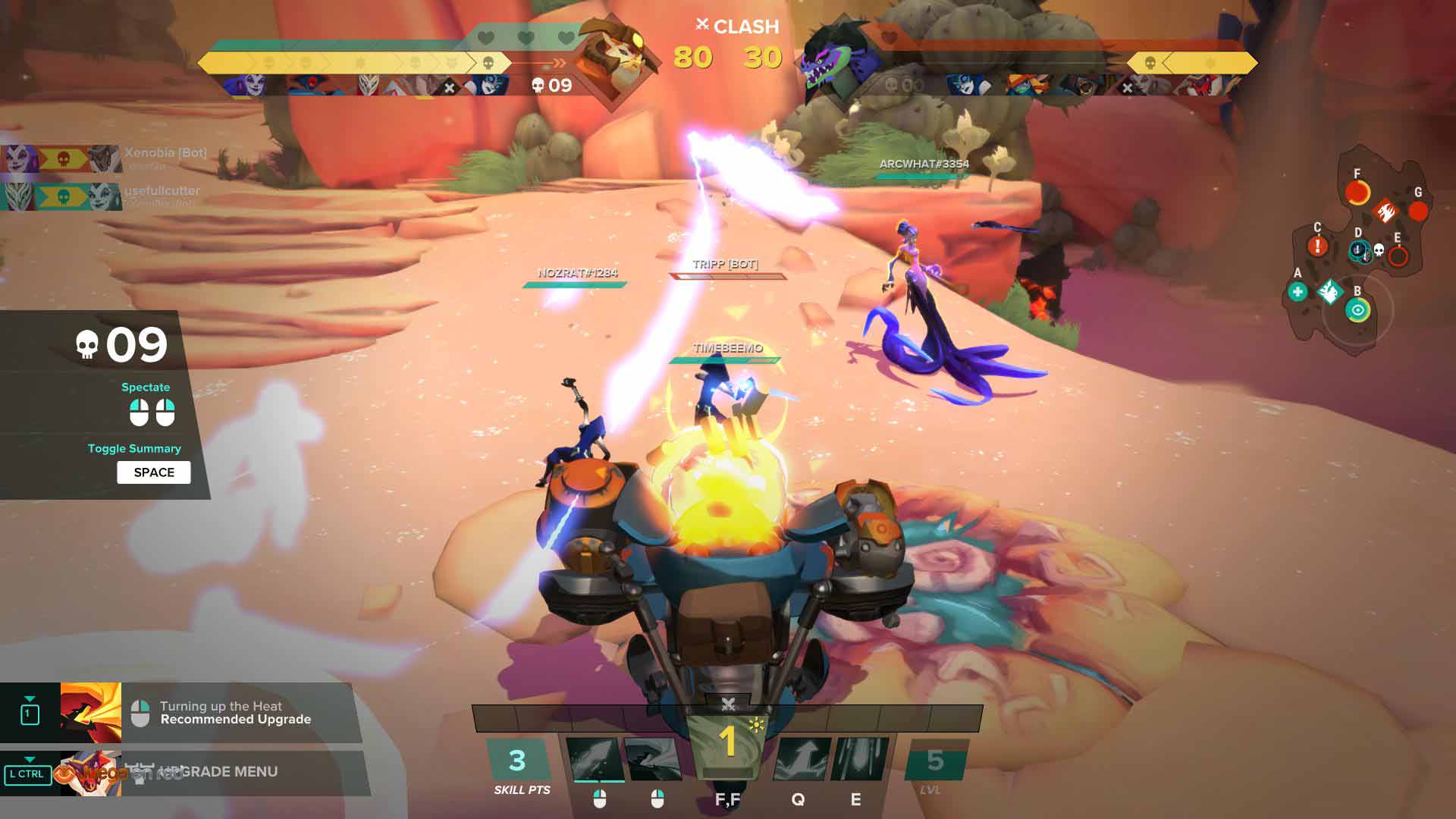1456x819 pixels.
Task: Click the second ability icon beside the Focus slot
Action: click(x=653, y=758)
